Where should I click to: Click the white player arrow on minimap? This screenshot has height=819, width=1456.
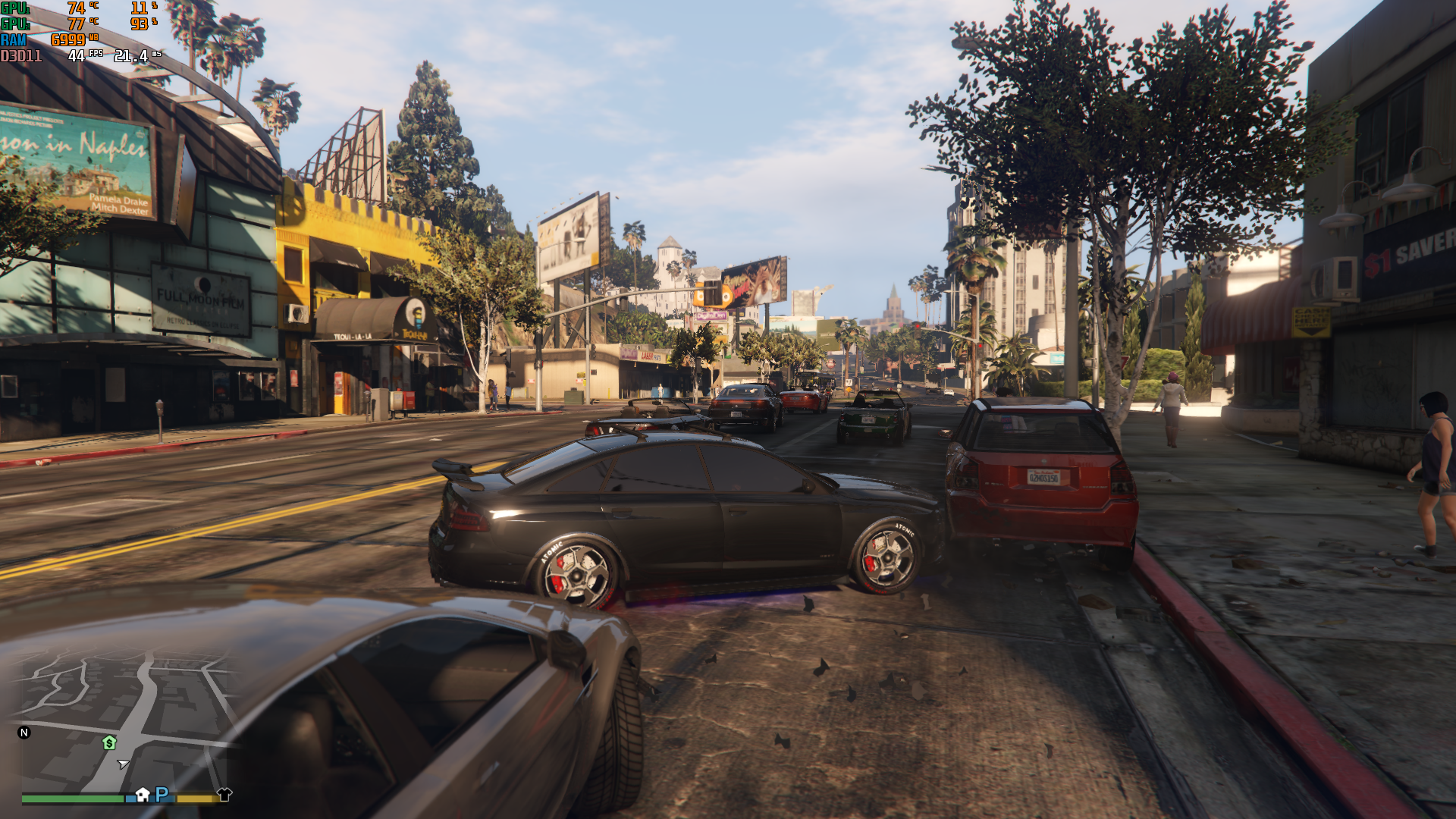[124, 764]
